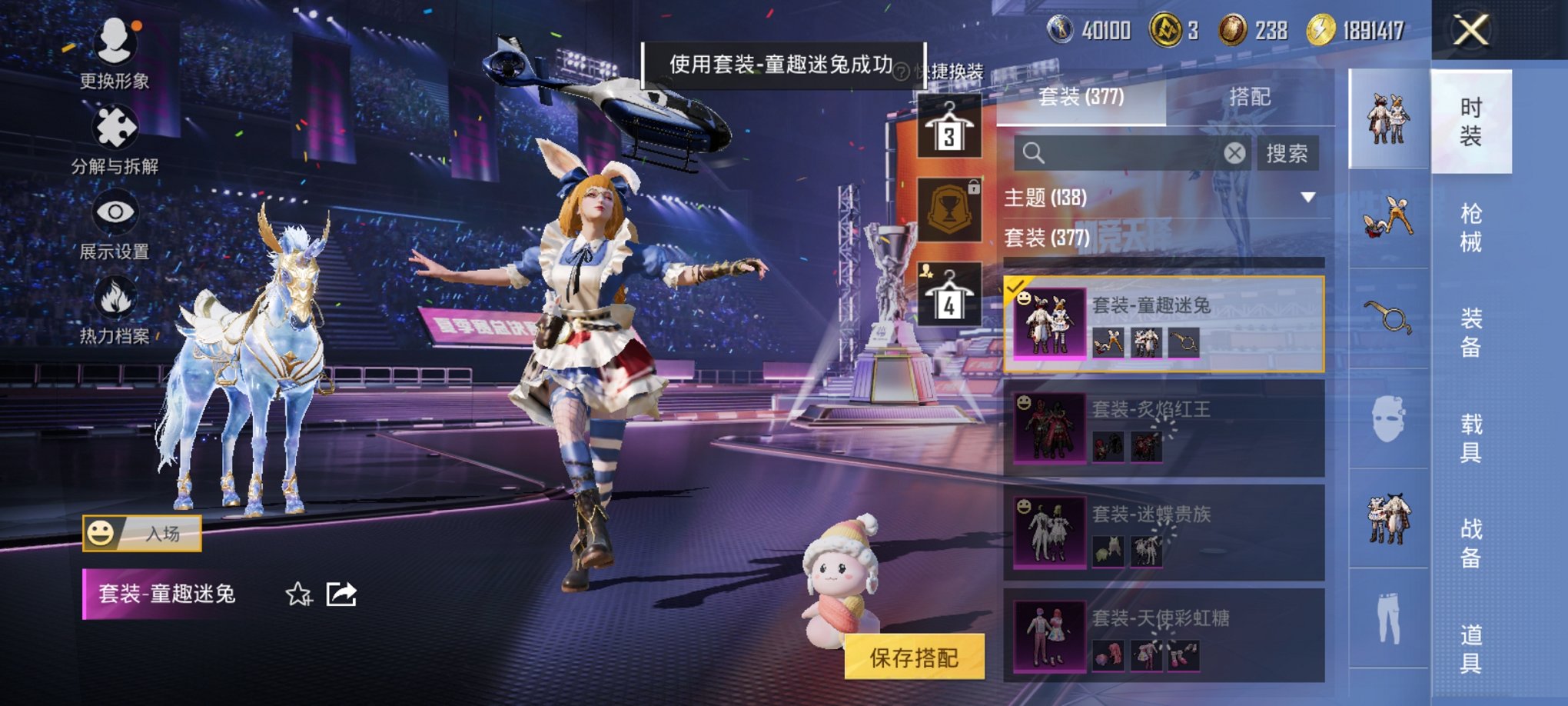Collapse the 主题 (138) section

[x=1307, y=198]
